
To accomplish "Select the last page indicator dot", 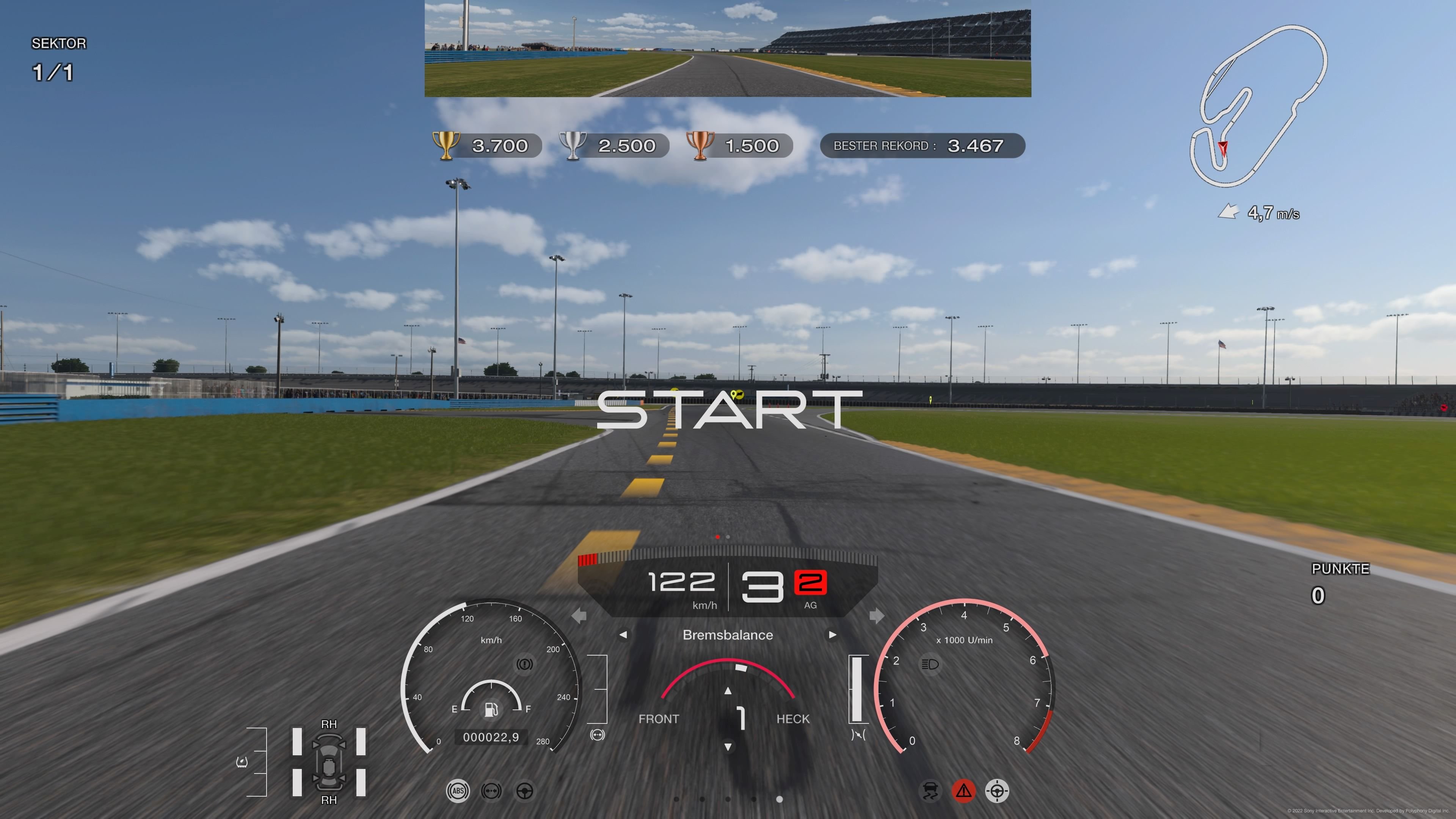I will pyautogui.click(x=780, y=799).
